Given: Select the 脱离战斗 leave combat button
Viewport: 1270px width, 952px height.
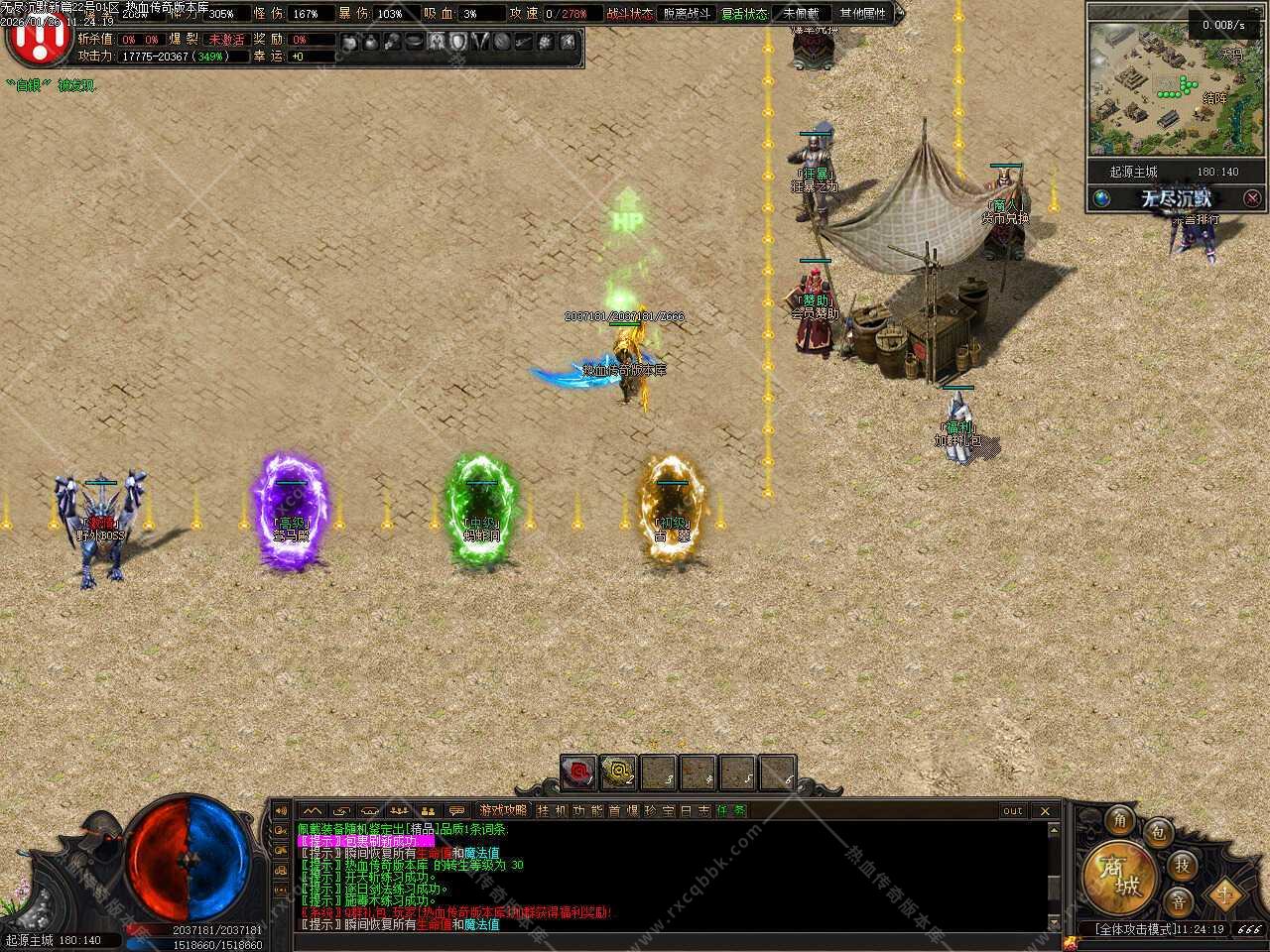Looking at the screenshot, I should coord(687,14).
